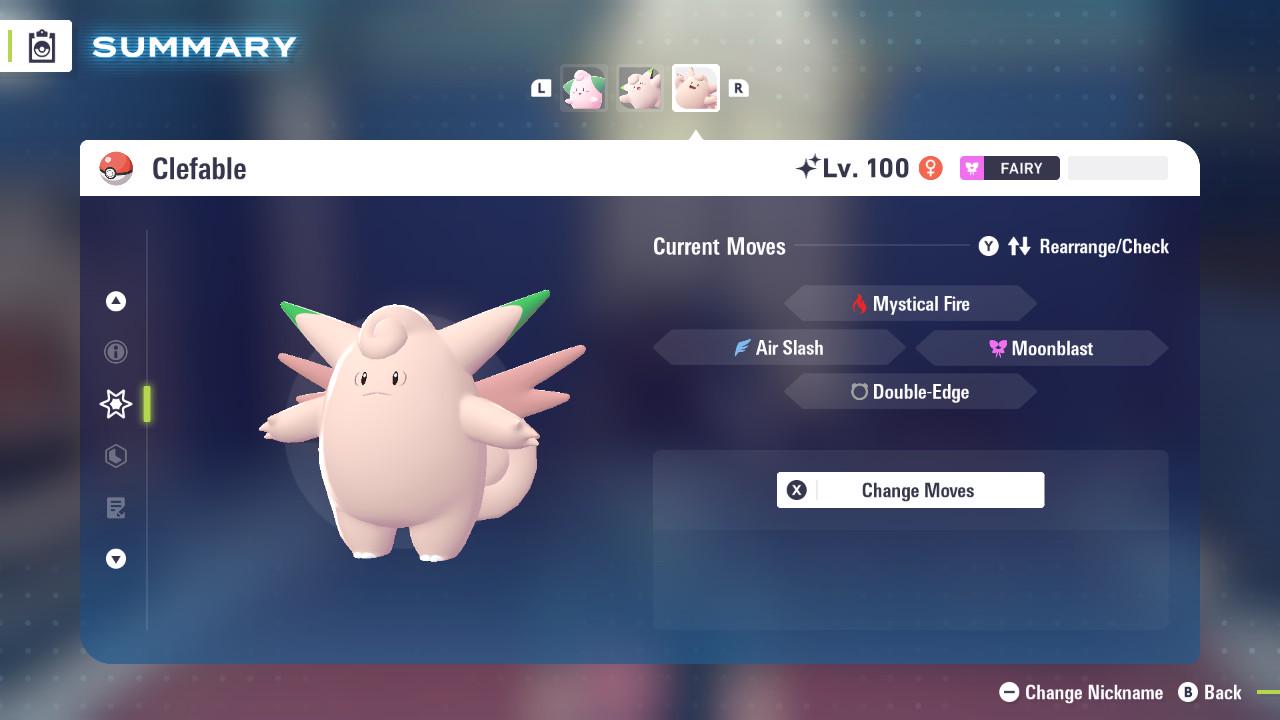Select the Cleffa thumbnail at top

pos(584,88)
